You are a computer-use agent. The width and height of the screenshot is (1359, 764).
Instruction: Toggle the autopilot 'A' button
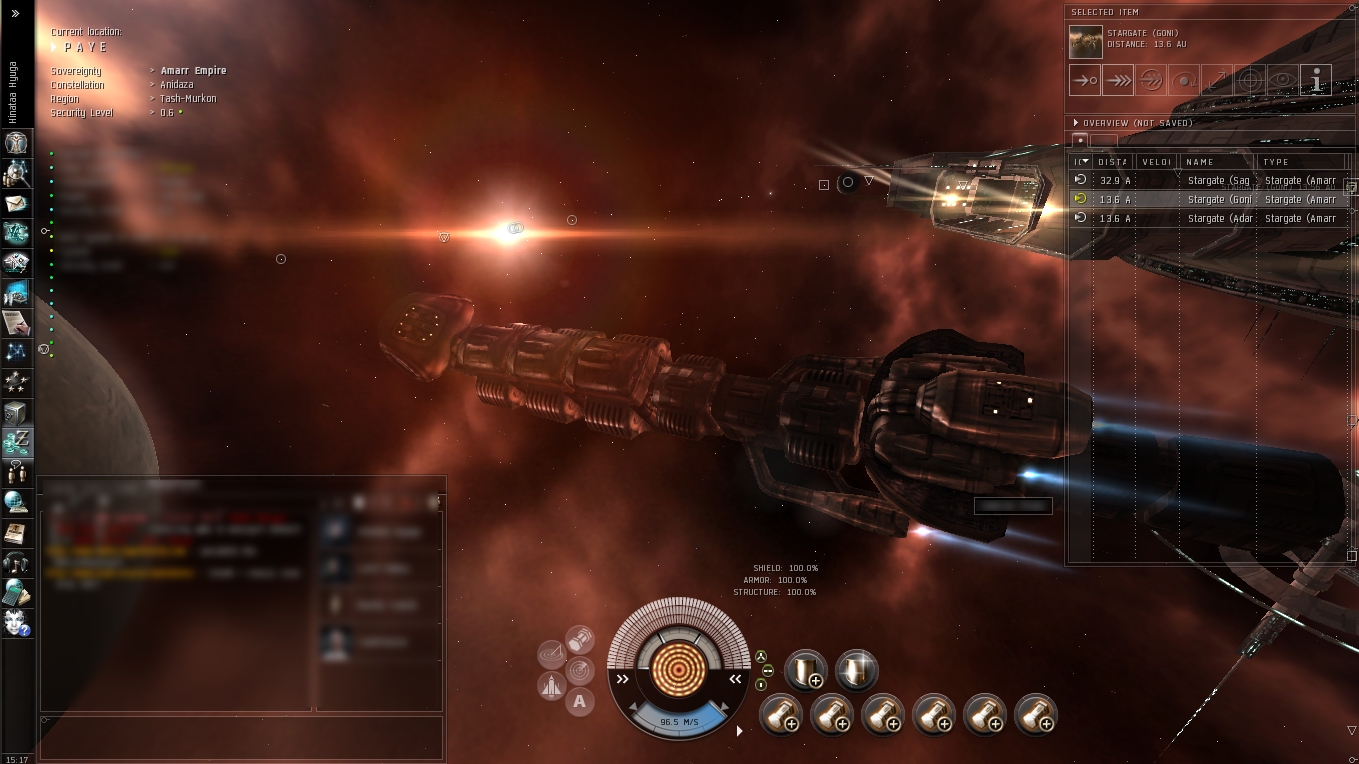[x=580, y=702]
